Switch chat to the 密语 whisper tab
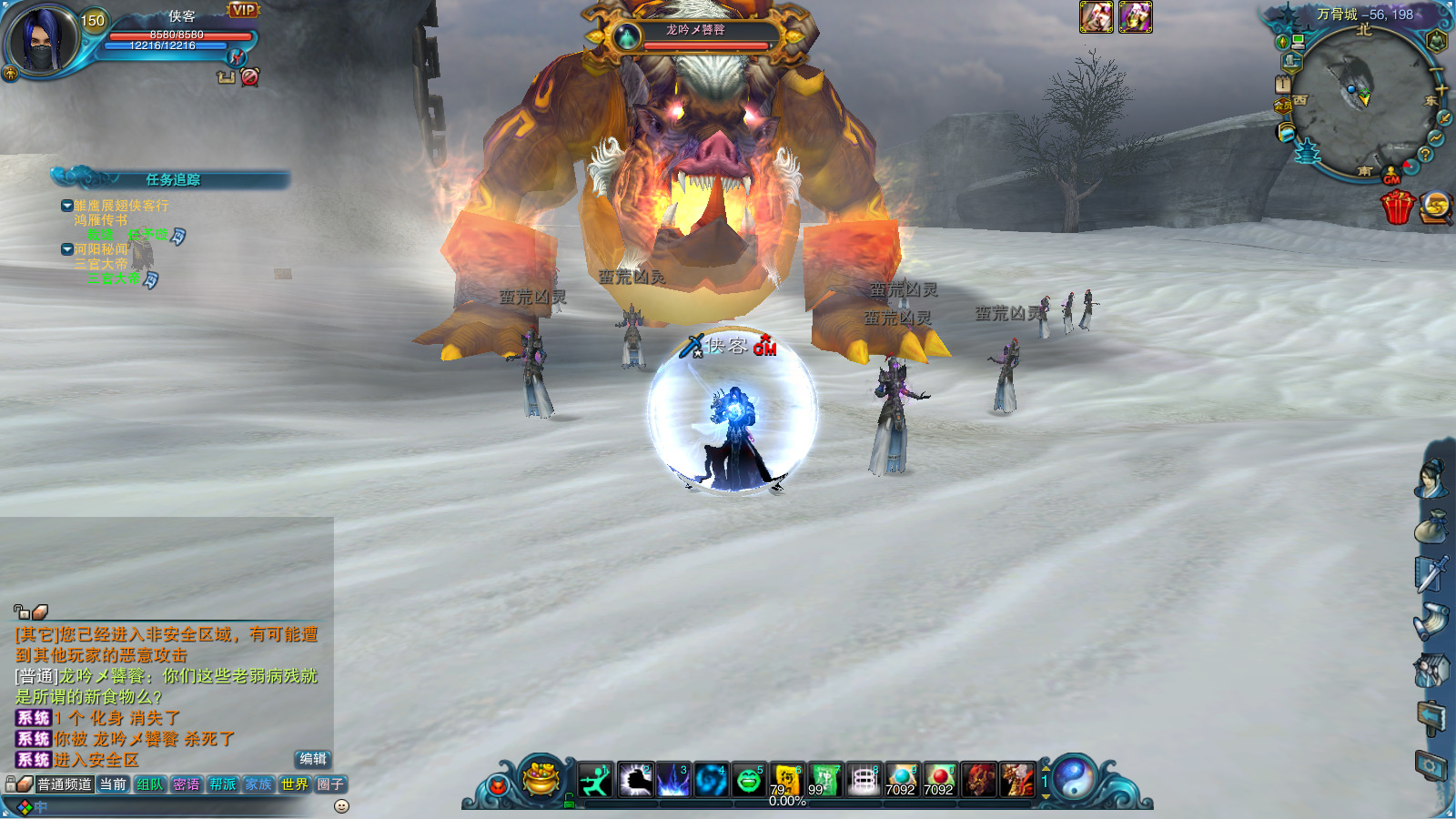 coord(186,784)
